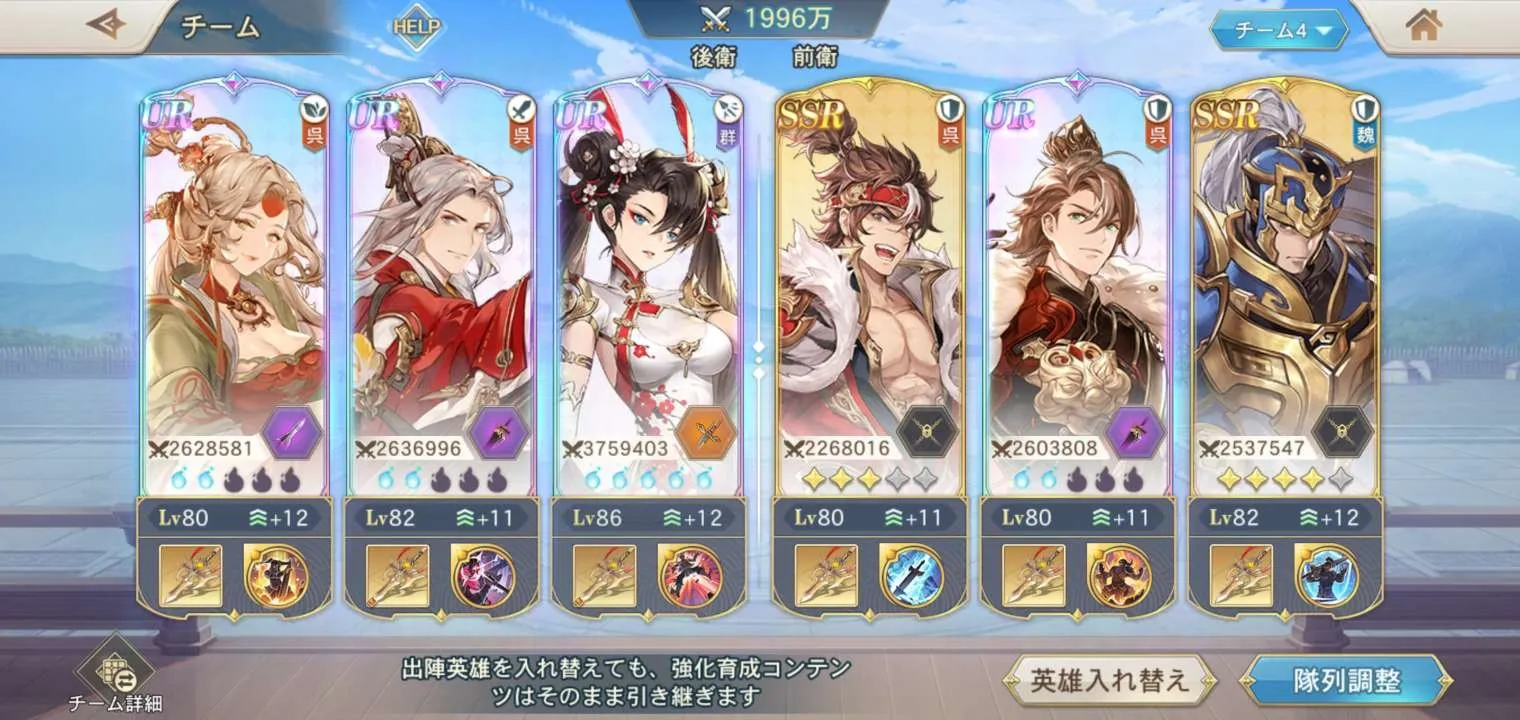This screenshot has height=720, width=1520.
Task: Open the チーム4 team dropdown
Action: (x=1279, y=30)
